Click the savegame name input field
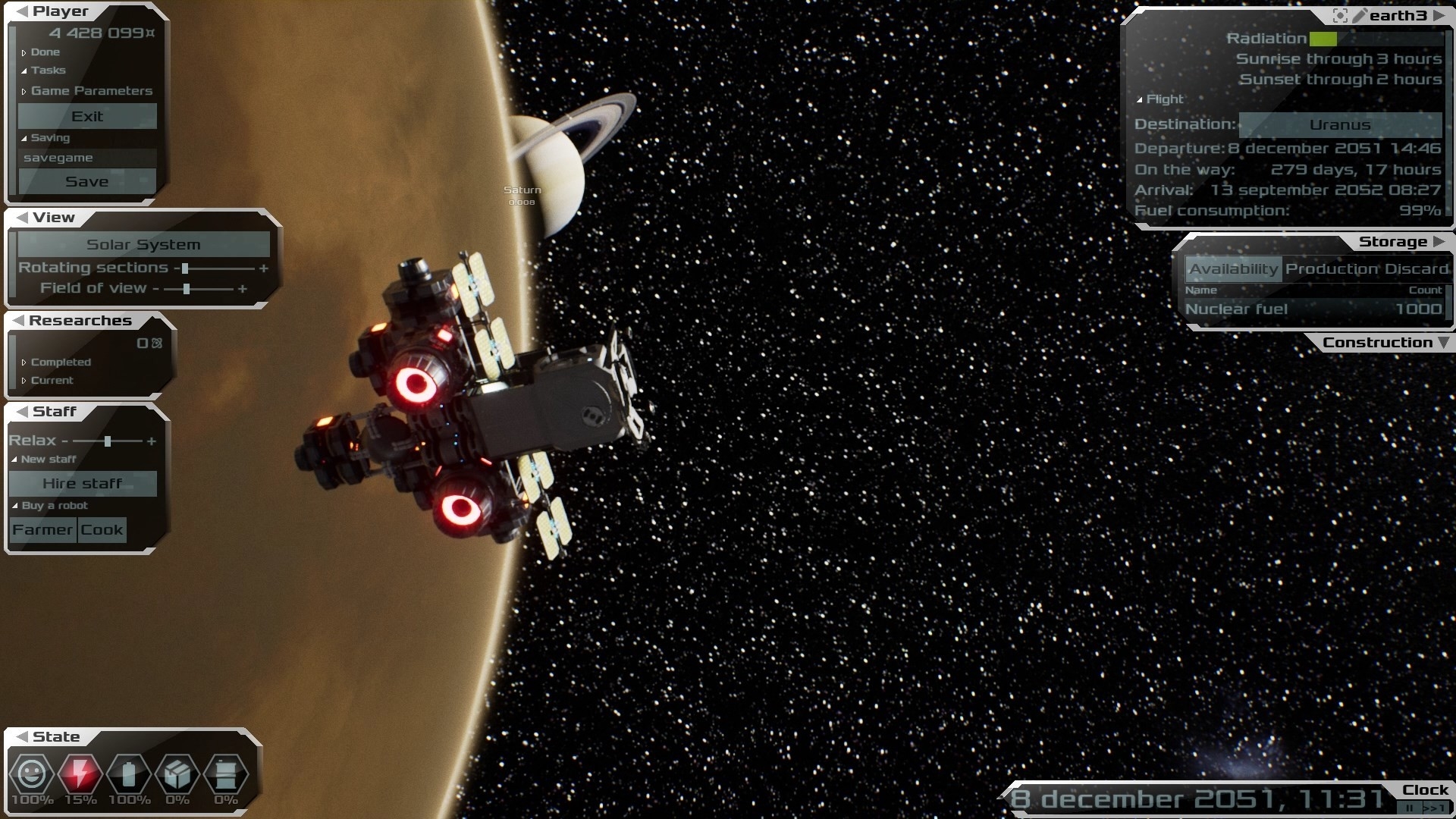The image size is (1456, 819). (87, 158)
